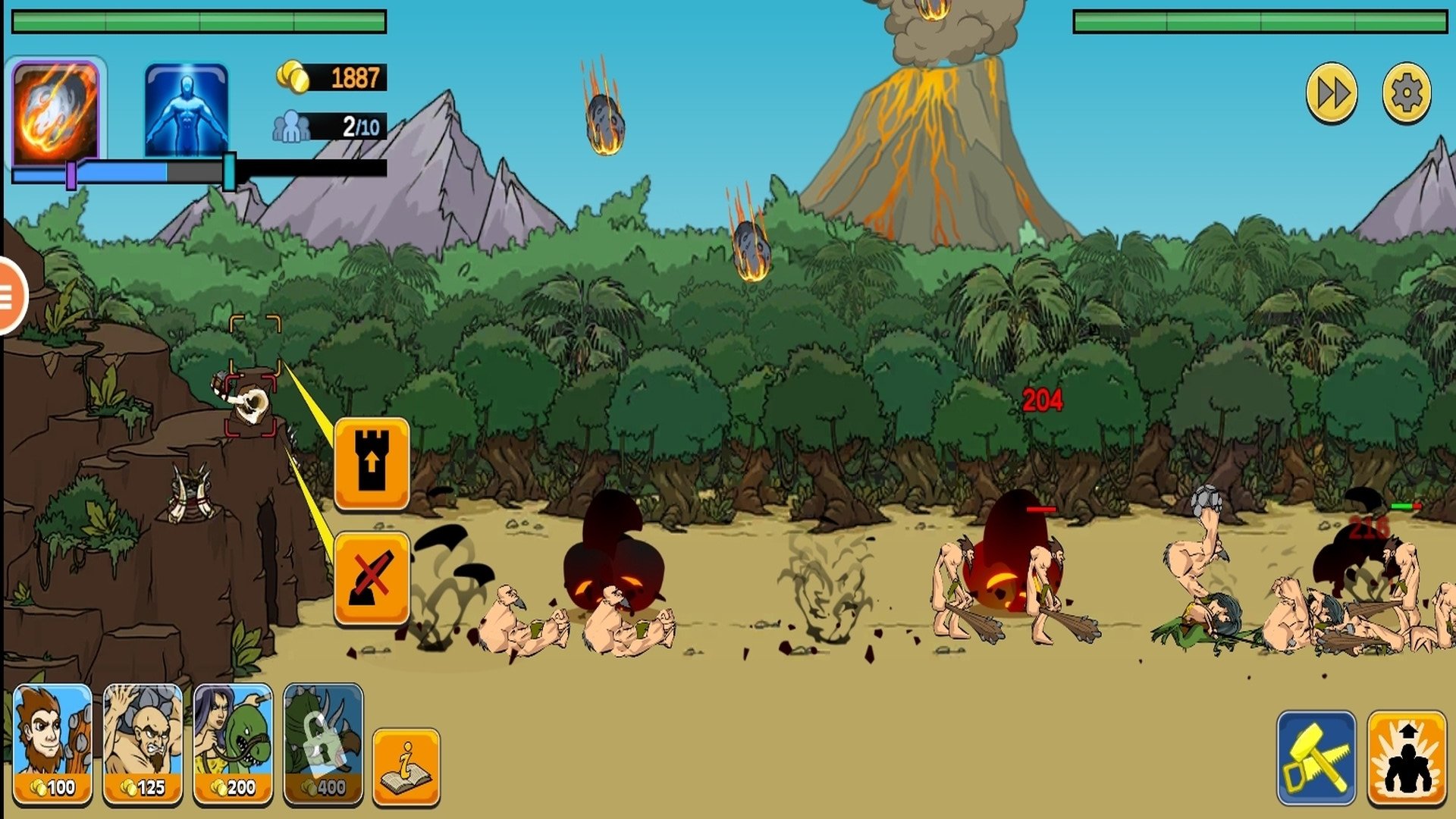Activate the blue glowing body ability
The width and height of the screenshot is (1456, 819).
click(186, 111)
